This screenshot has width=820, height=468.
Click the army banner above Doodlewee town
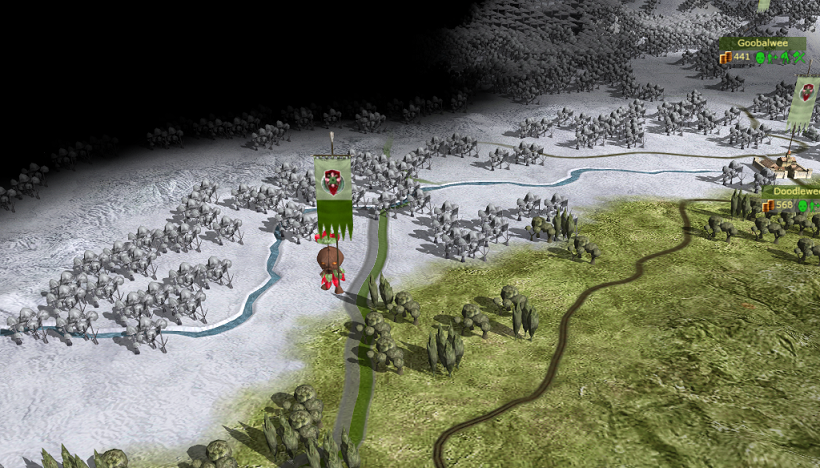pyautogui.click(x=805, y=101)
